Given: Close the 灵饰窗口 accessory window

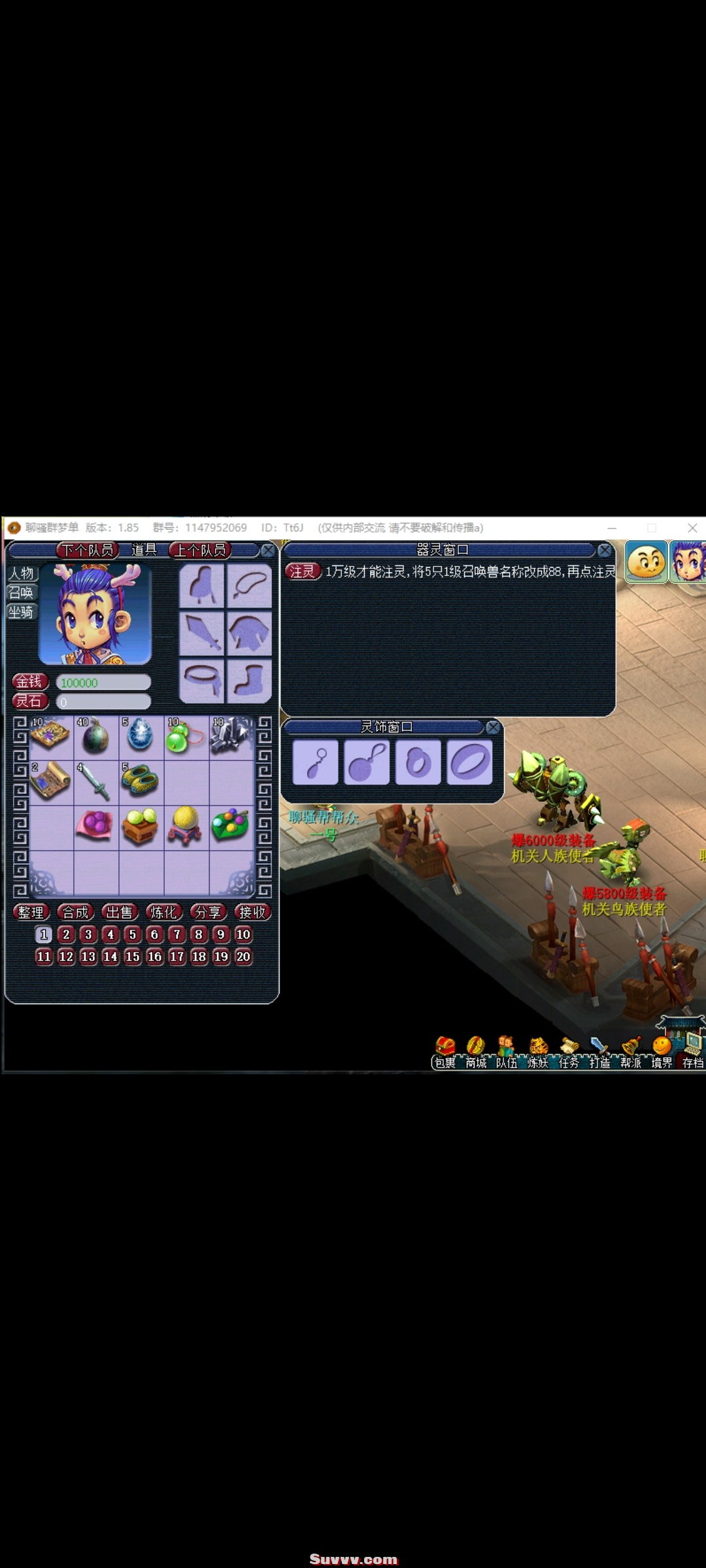Looking at the screenshot, I should [494, 727].
